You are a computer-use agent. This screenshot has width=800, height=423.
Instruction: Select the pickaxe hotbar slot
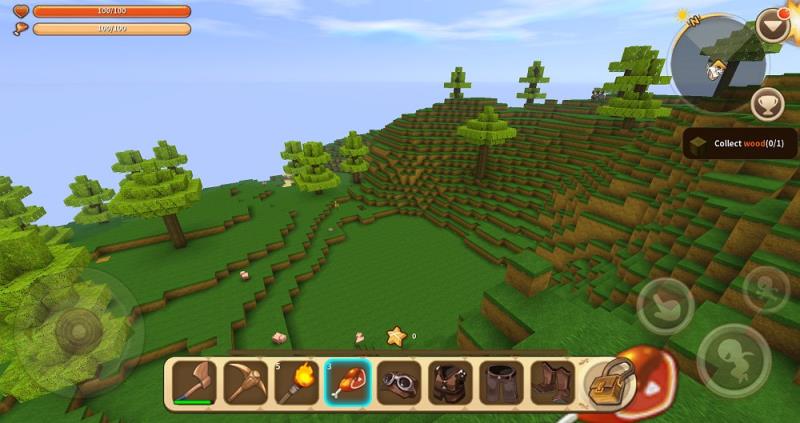[x=245, y=381]
